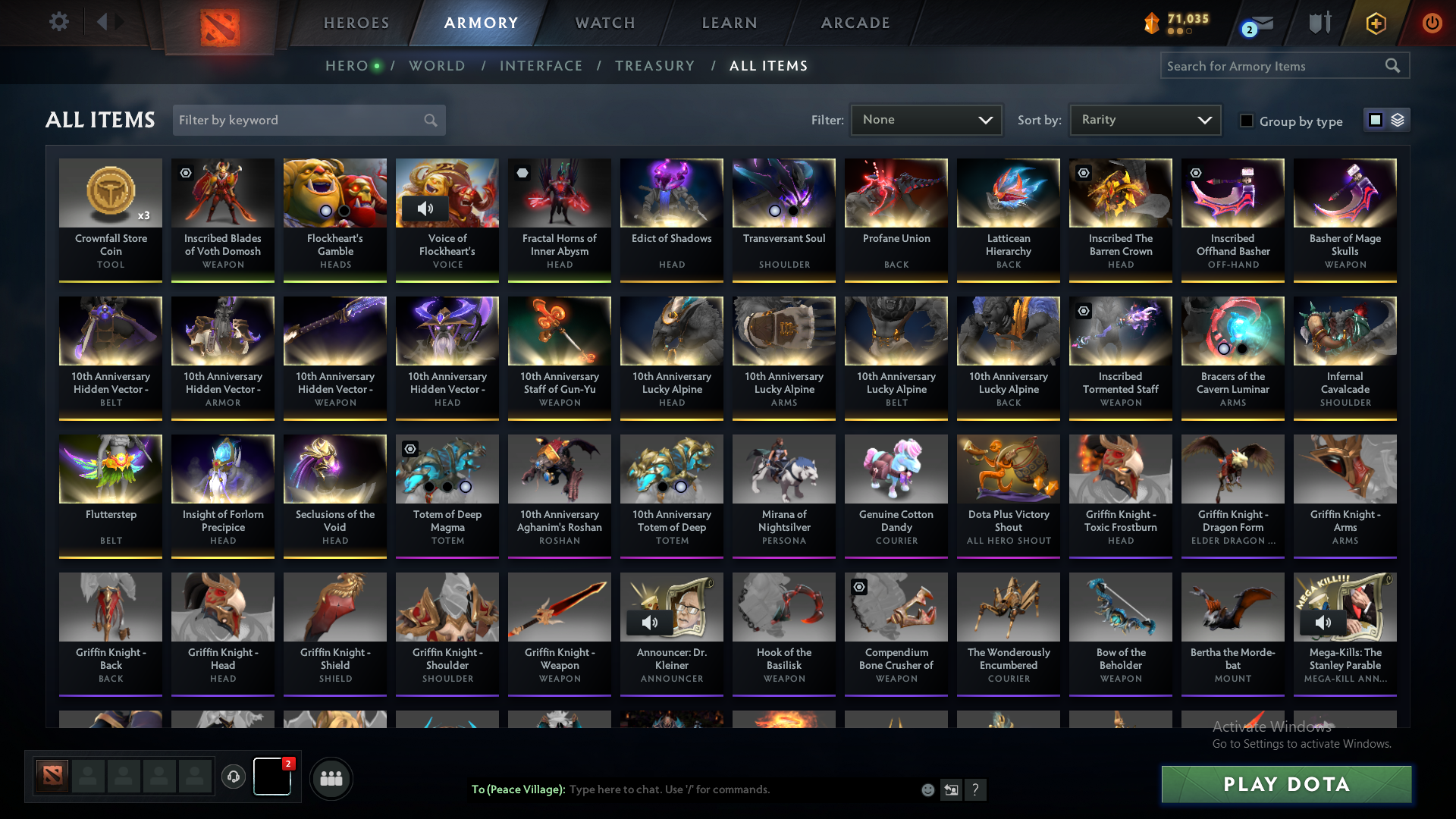Switch item view with the layered grid icon
The image size is (1456, 819).
(x=1398, y=120)
